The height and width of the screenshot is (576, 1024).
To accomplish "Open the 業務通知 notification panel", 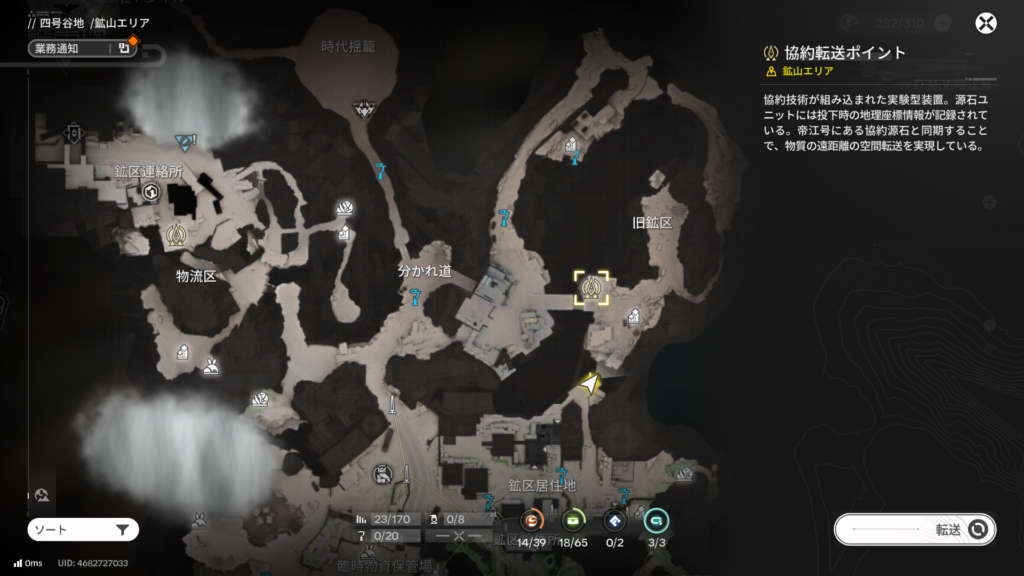I will (82, 48).
